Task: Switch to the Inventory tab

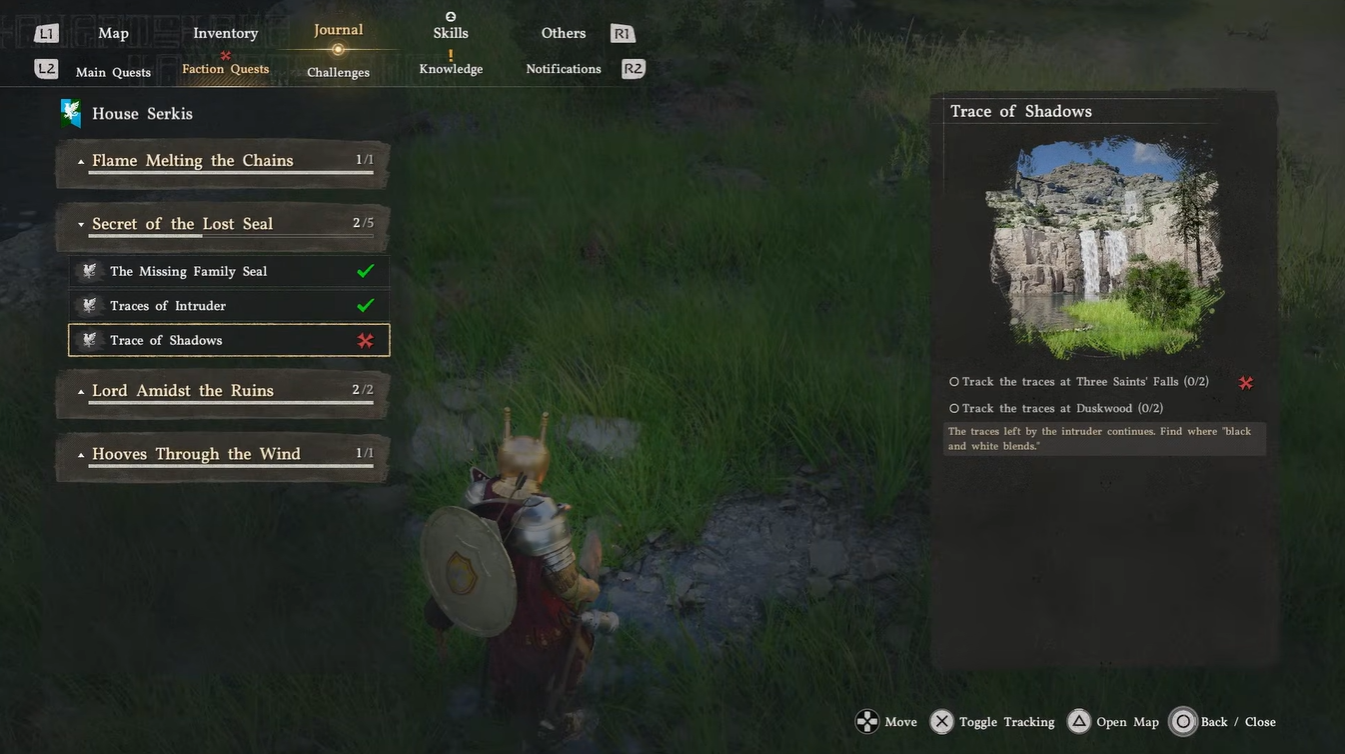Action: (225, 33)
